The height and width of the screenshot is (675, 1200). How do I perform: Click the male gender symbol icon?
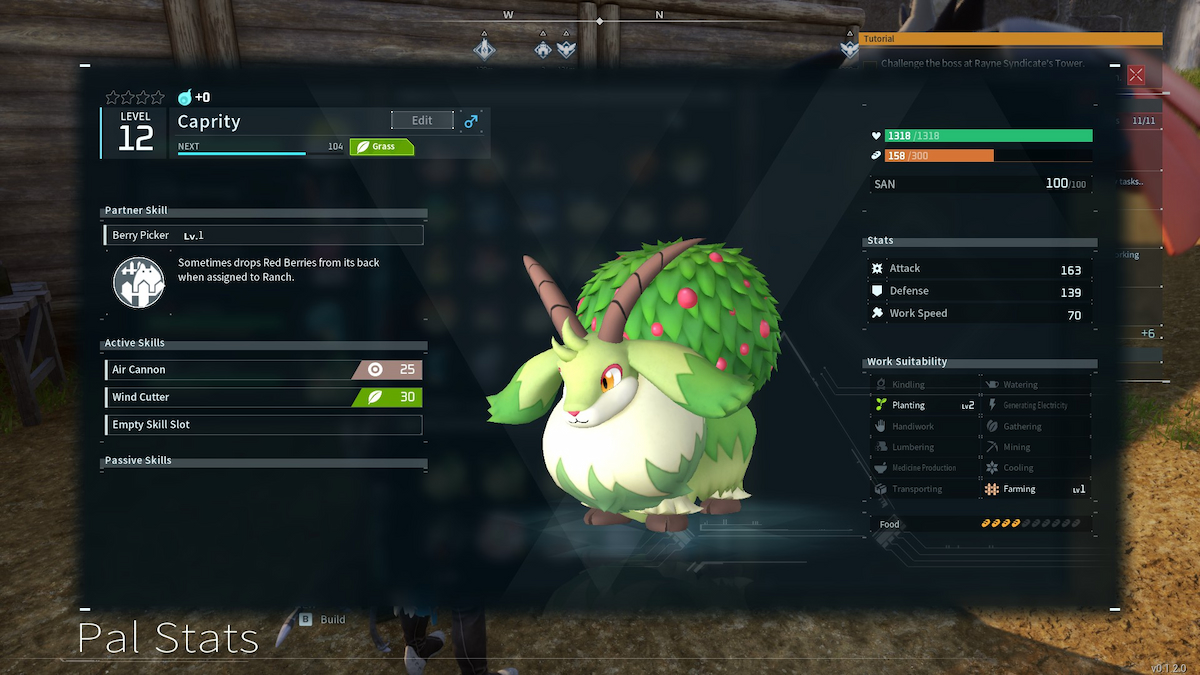[x=471, y=121]
